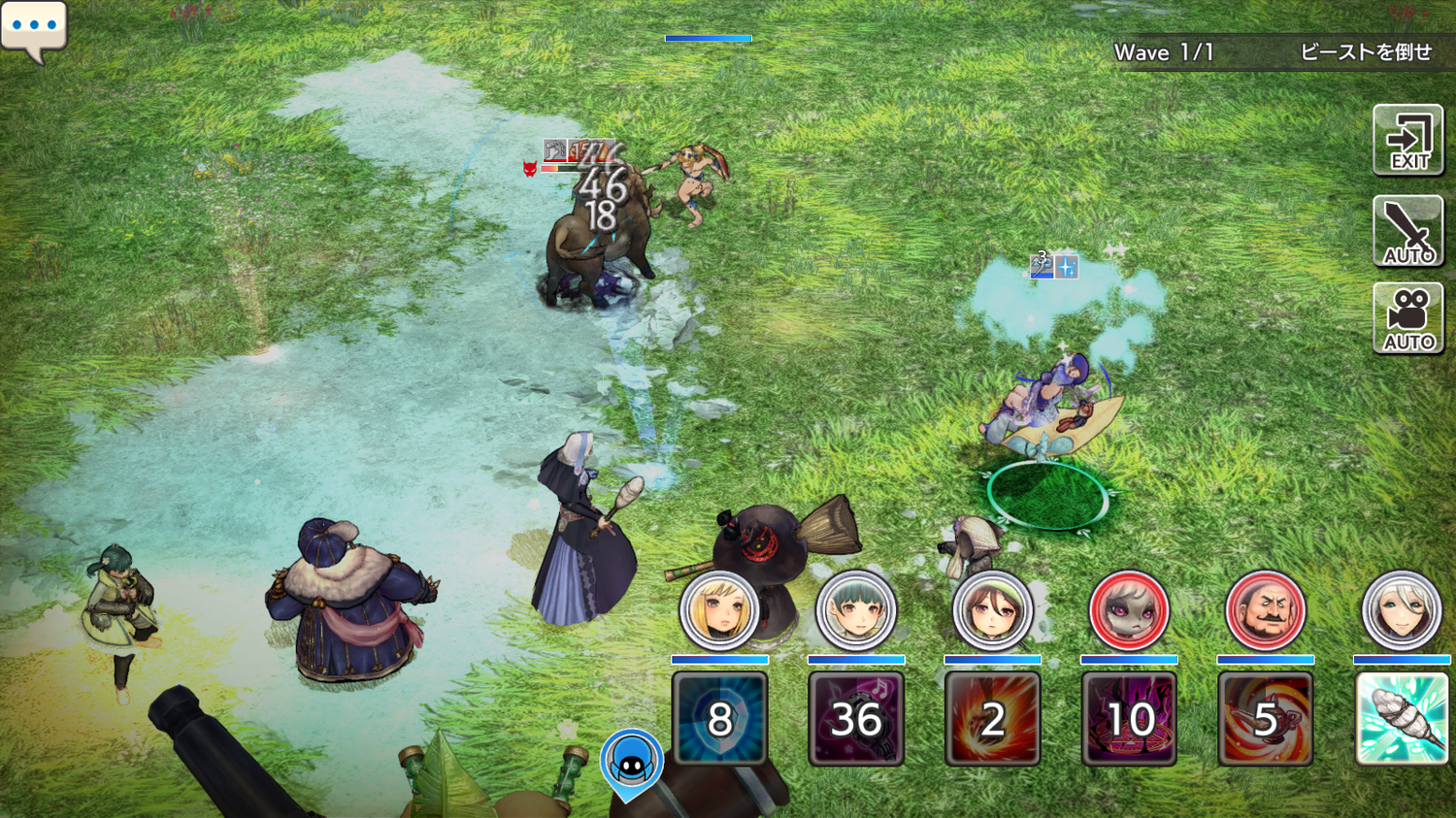Activate the blue shield skill showing 8
The width and height of the screenshot is (1456, 818).
pyautogui.click(x=719, y=719)
